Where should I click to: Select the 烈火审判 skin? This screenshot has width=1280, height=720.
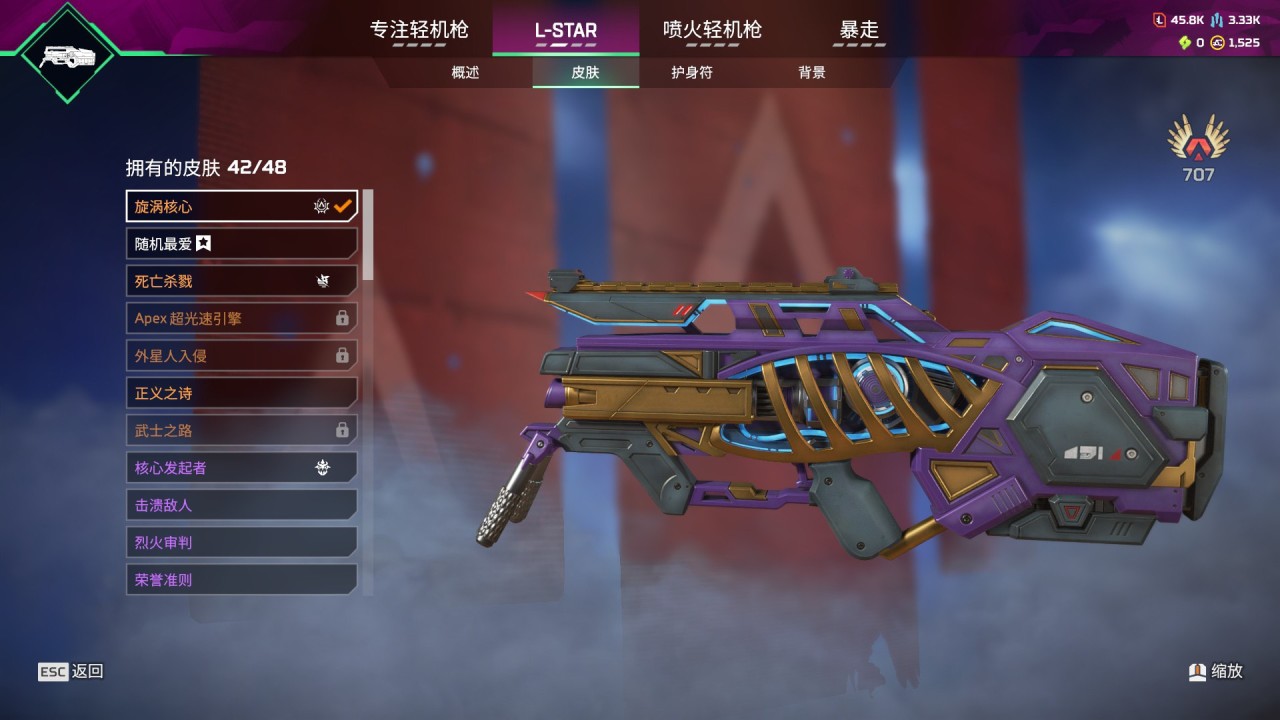[x=241, y=542]
